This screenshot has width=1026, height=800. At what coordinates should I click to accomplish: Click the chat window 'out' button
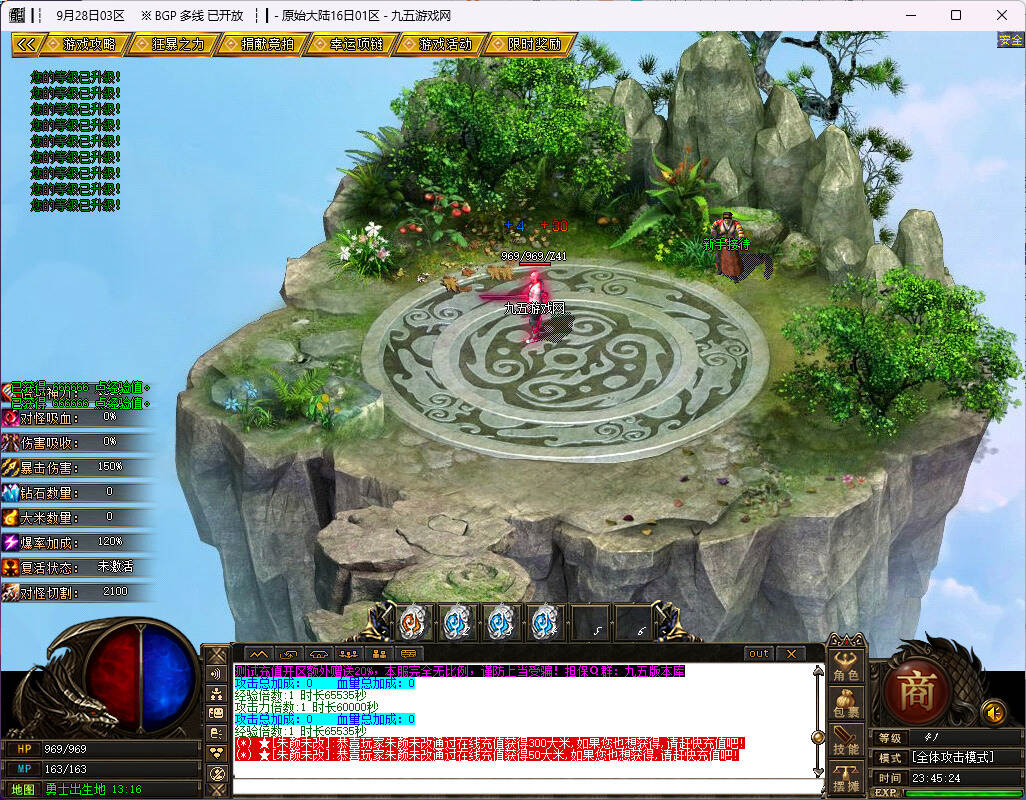click(x=759, y=654)
